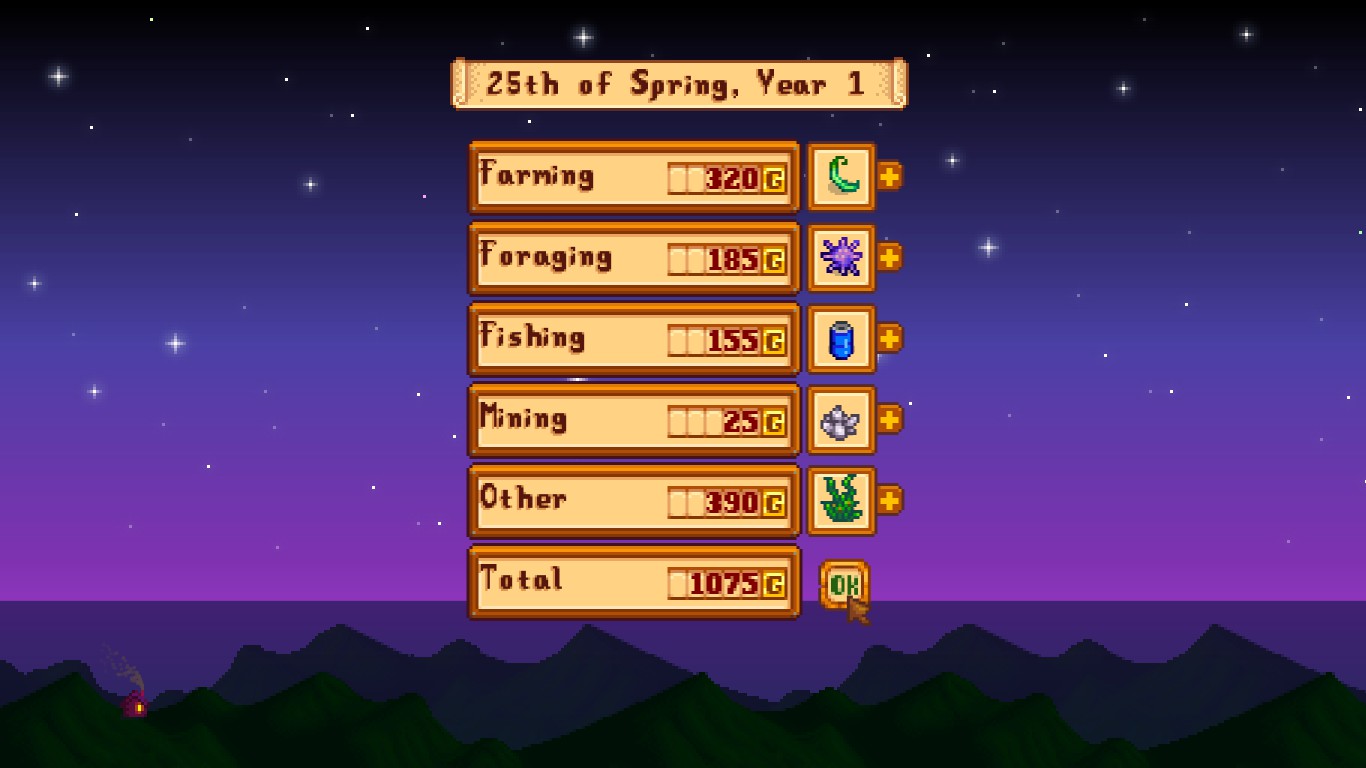Select the green bean Farming icon
The width and height of the screenshot is (1366, 768).
tap(841, 177)
